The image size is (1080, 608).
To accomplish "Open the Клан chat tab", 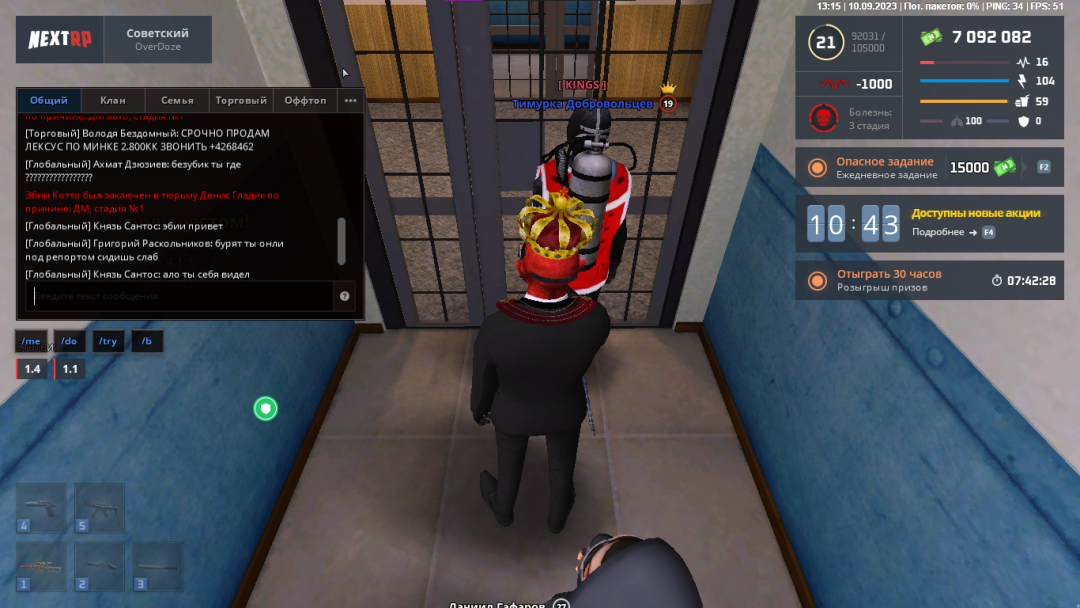I will 113,100.
